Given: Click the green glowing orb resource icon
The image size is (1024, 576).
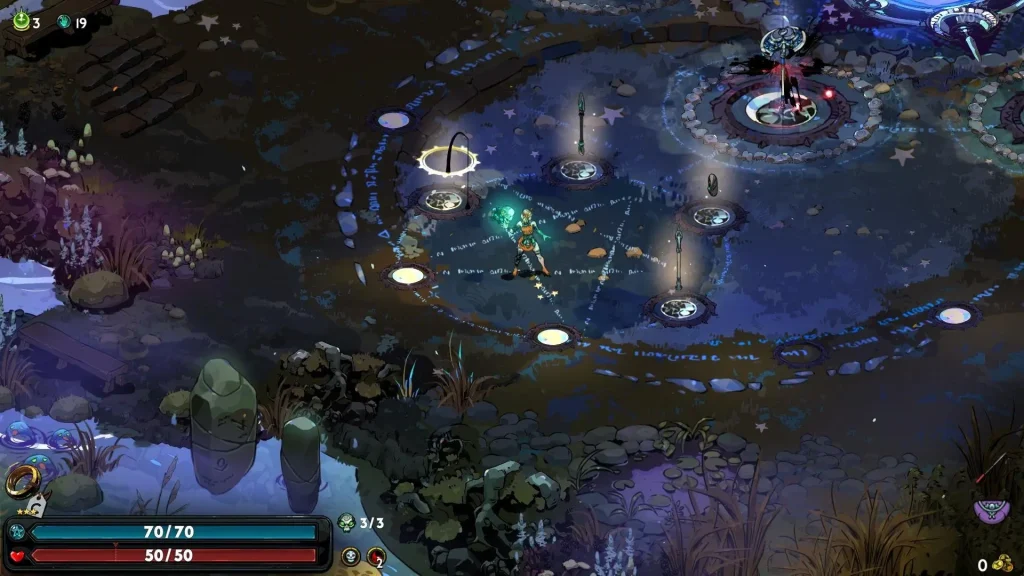Looking at the screenshot, I should pyautogui.click(x=20, y=21).
